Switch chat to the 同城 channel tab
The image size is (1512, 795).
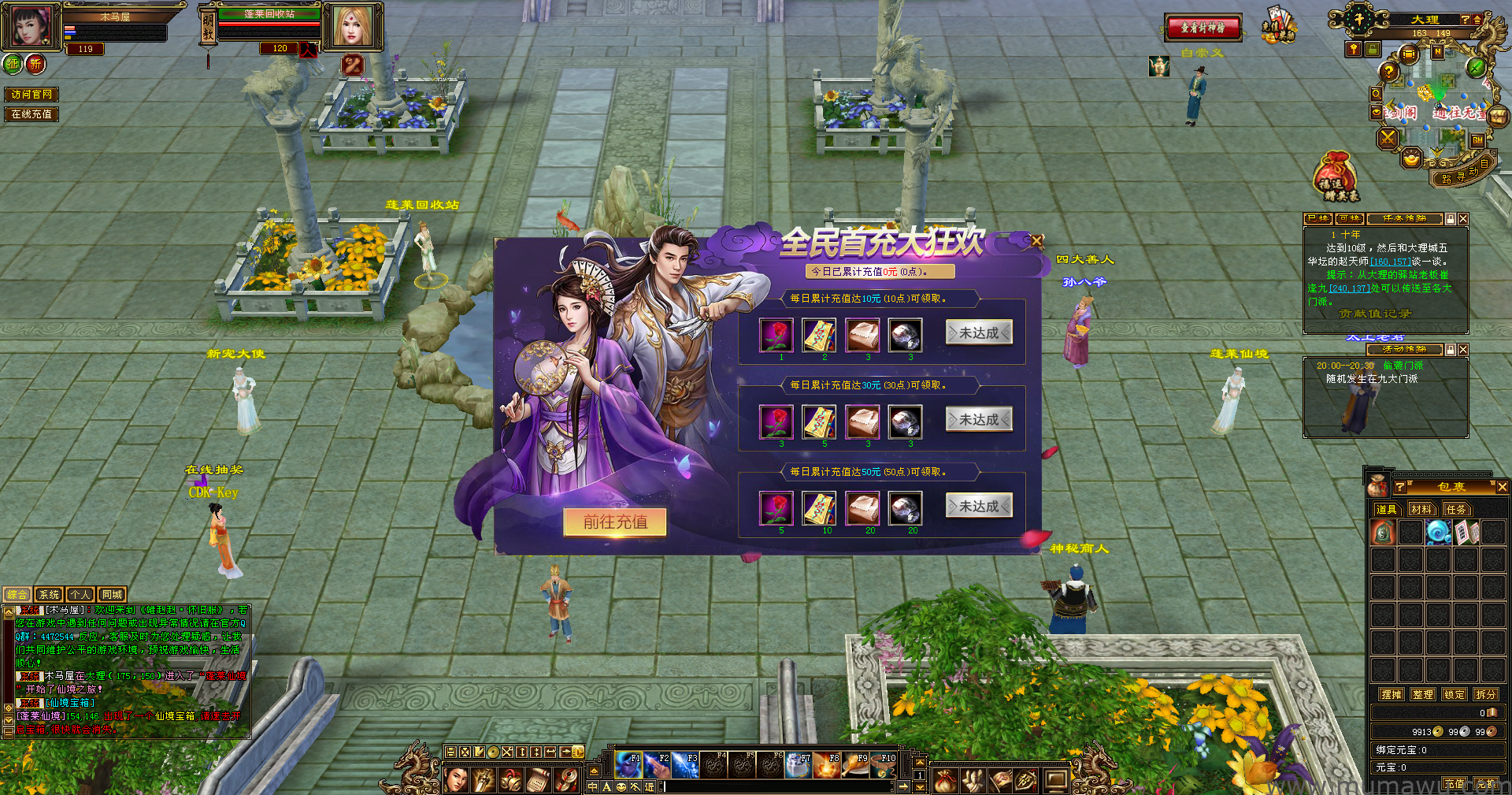tap(112, 595)
